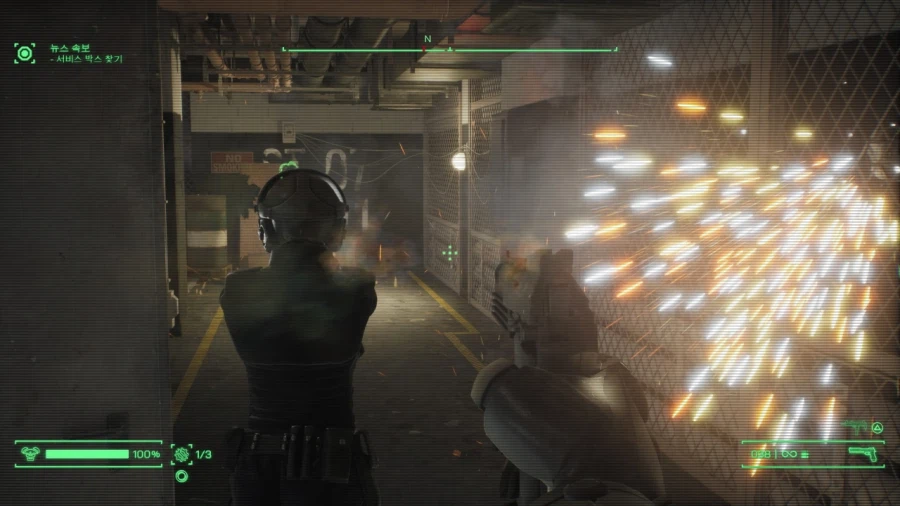Open the 뉴스 속보 objective tracker

point(25,52)
